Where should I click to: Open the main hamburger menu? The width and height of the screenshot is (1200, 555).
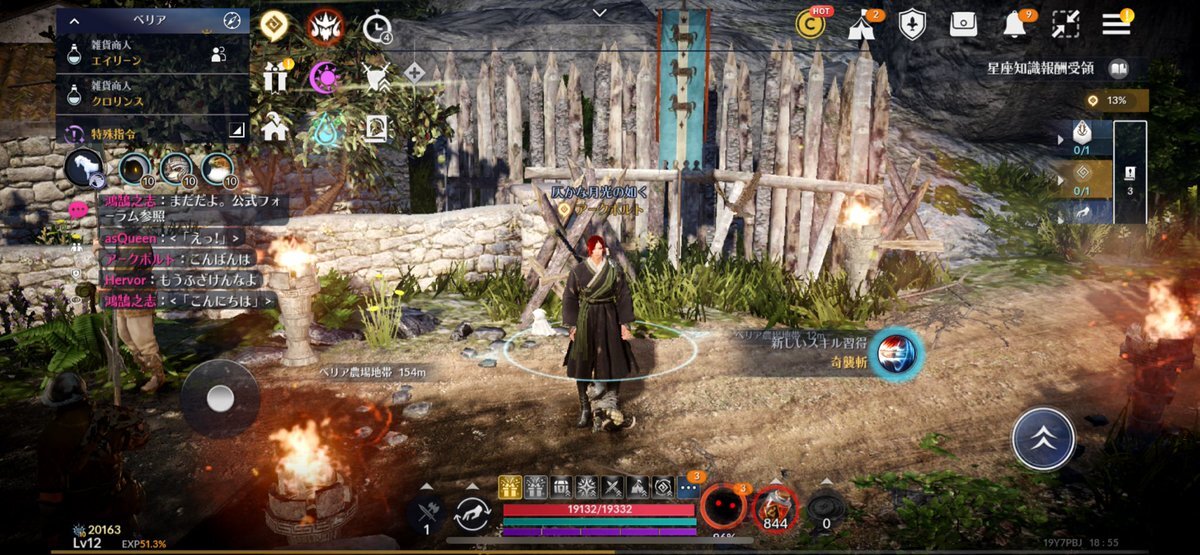click(x=1116, y=24)
